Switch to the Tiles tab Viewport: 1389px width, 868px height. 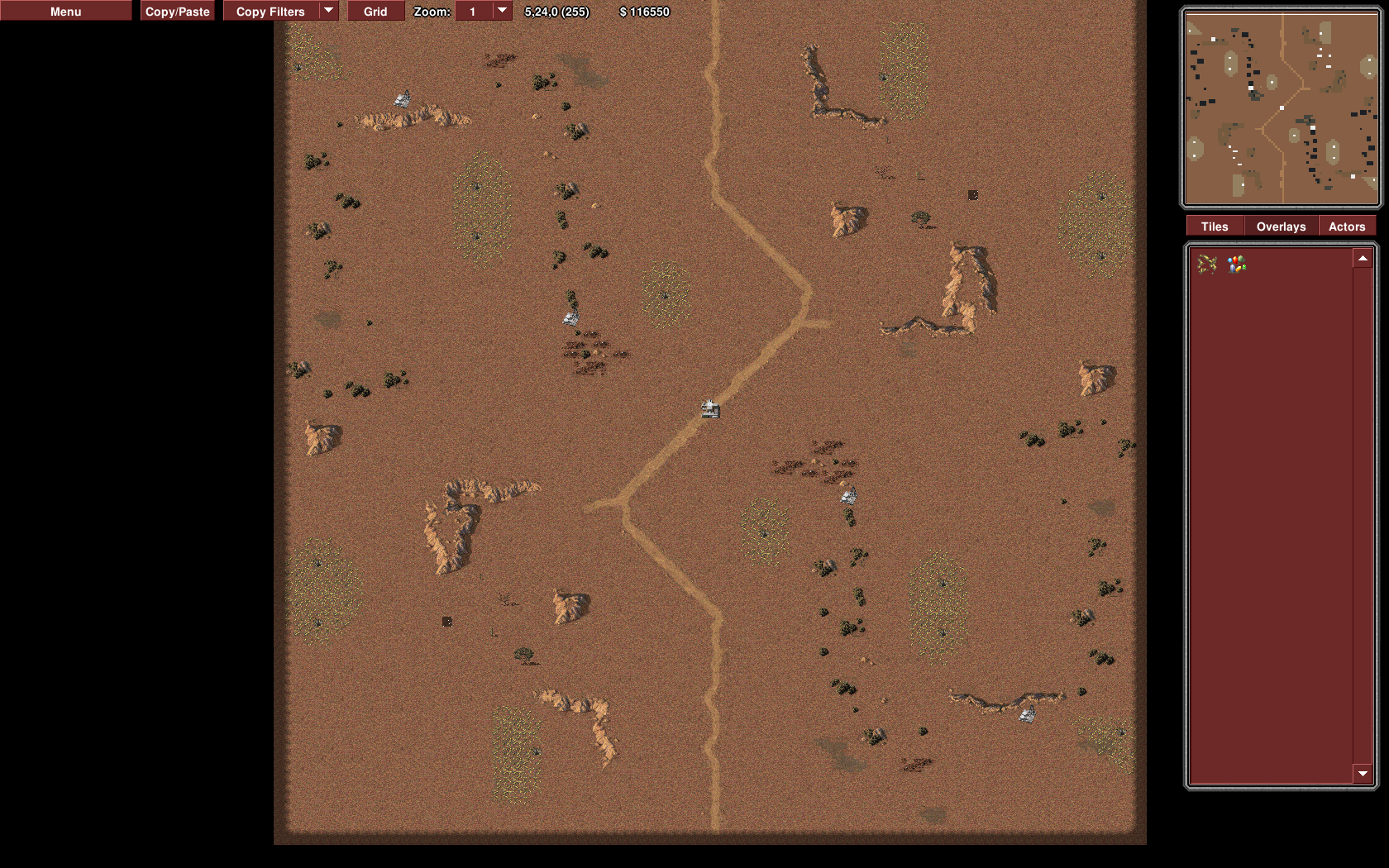click(1215, 227)
